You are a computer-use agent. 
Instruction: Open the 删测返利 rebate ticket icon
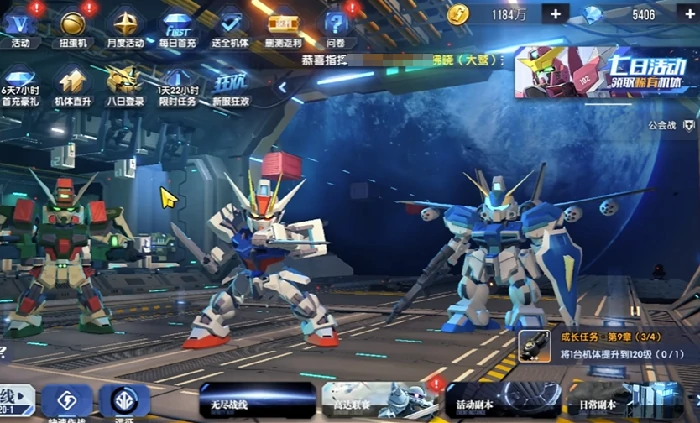(284, 25)
